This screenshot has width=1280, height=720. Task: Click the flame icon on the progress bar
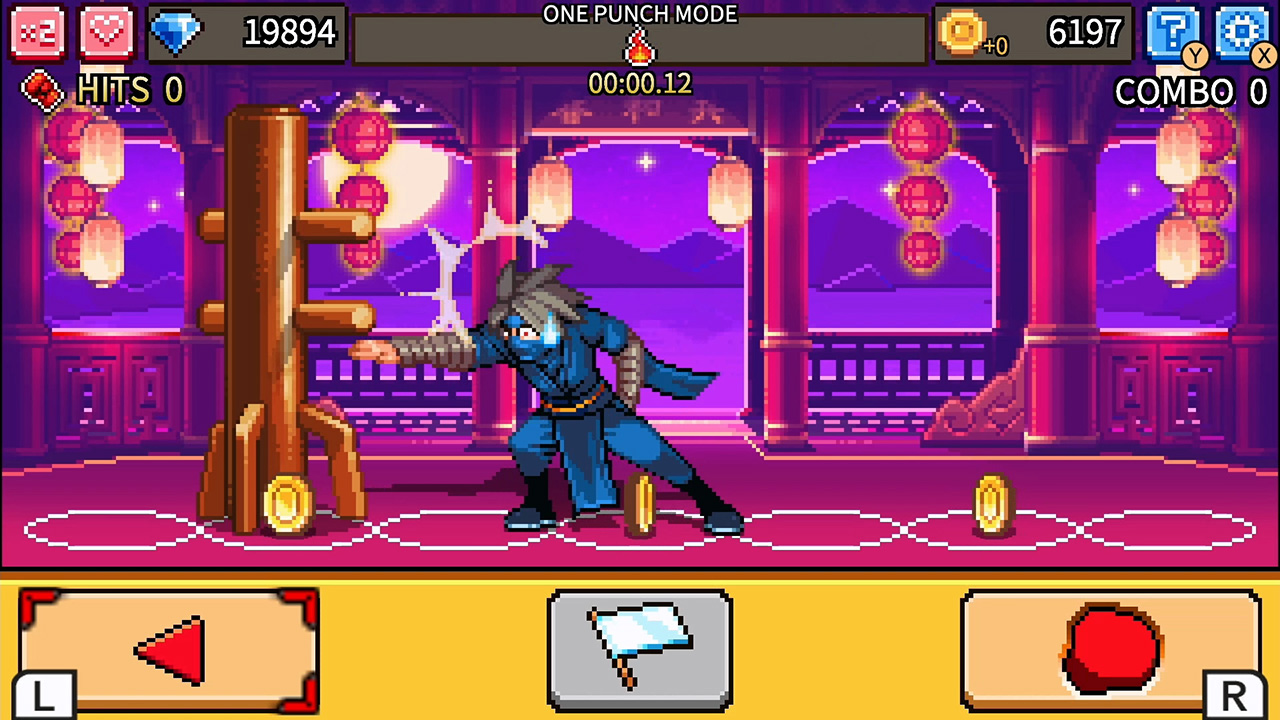[x=640, y=47]
